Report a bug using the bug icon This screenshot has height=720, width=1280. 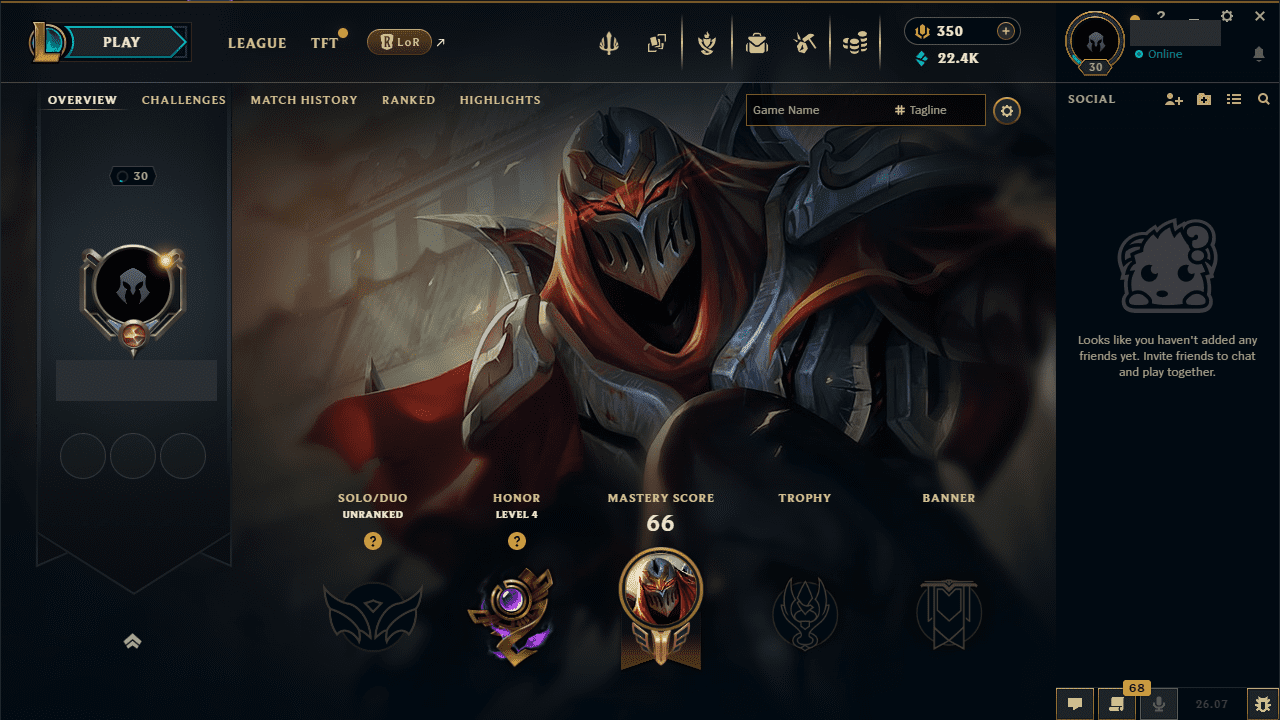pyautogui.click(x=1264, y=704)
